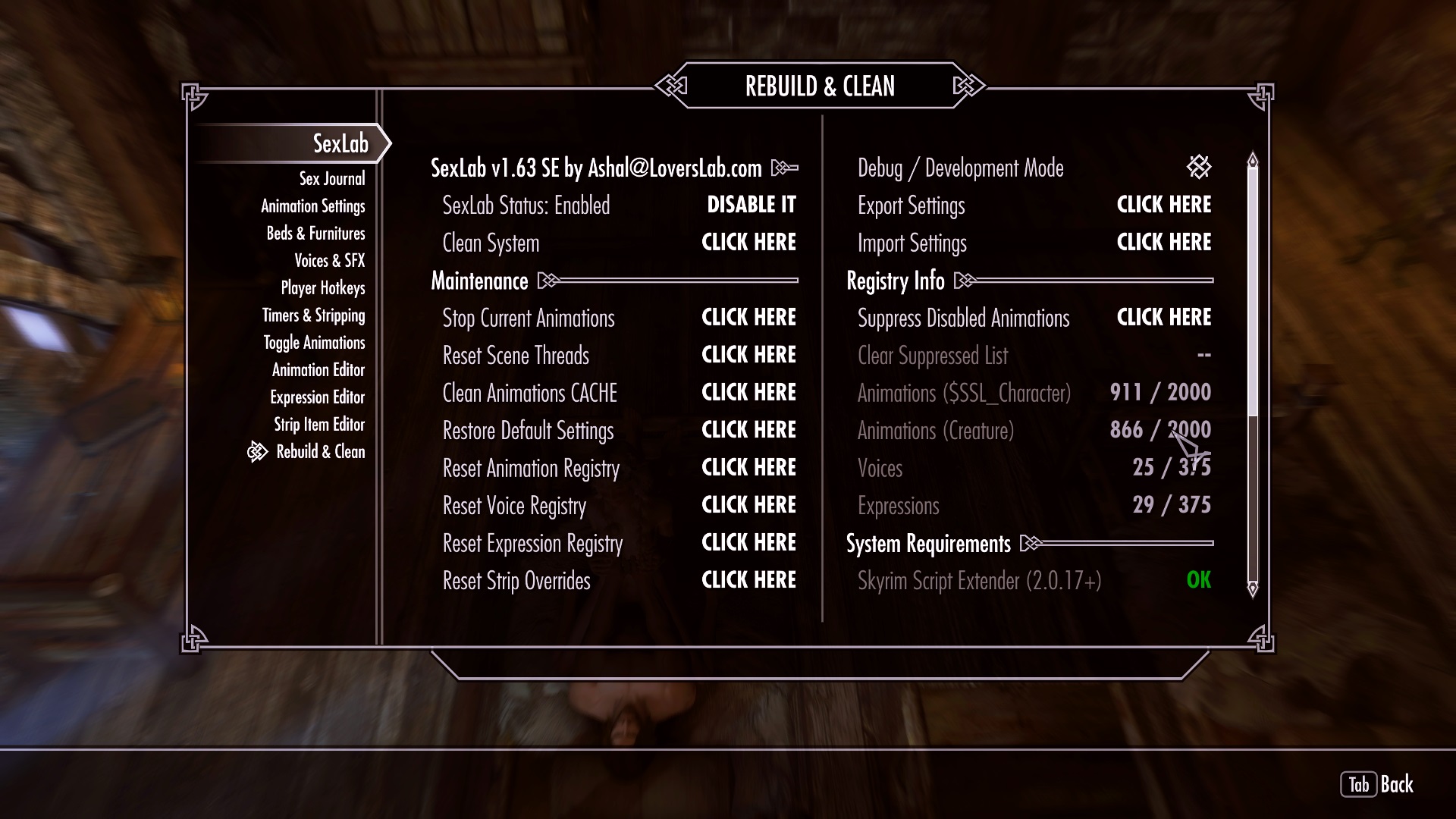
Task: Export settings via CLICK HERE
Action: [x=1163, y=205]
